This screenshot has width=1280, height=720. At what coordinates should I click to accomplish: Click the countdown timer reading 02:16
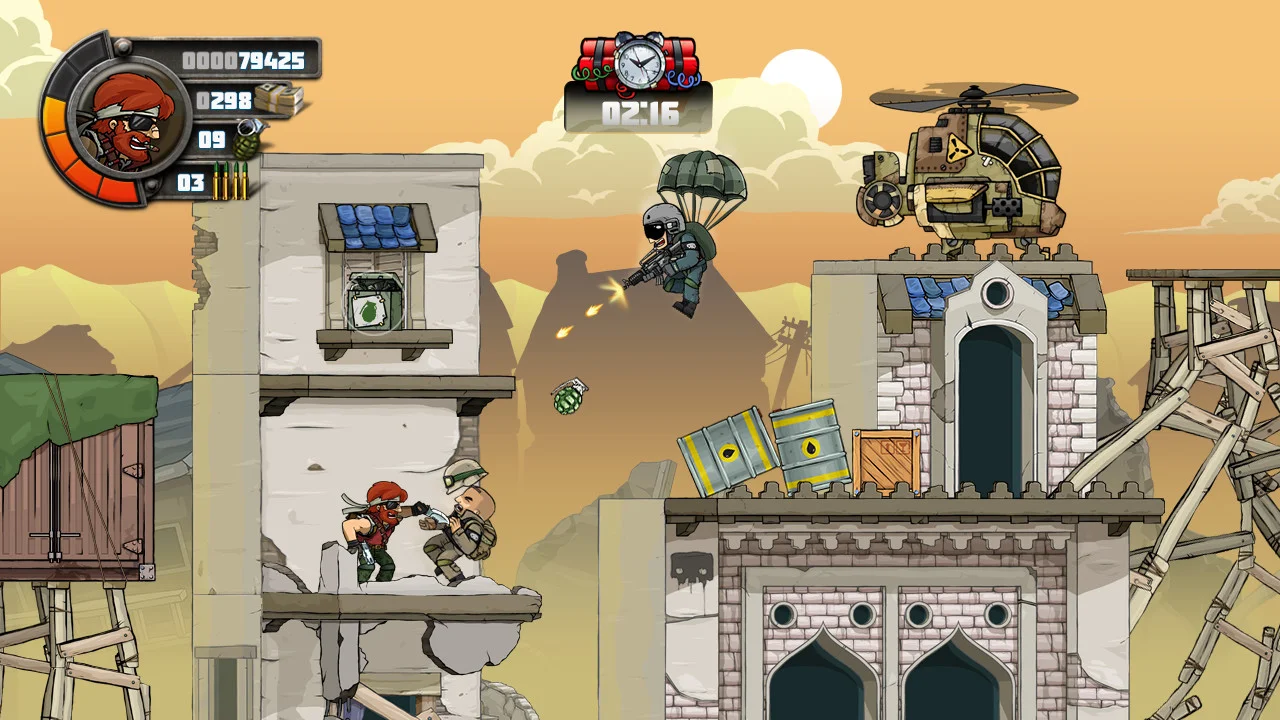pyautogui.click(x=640, y=113)
